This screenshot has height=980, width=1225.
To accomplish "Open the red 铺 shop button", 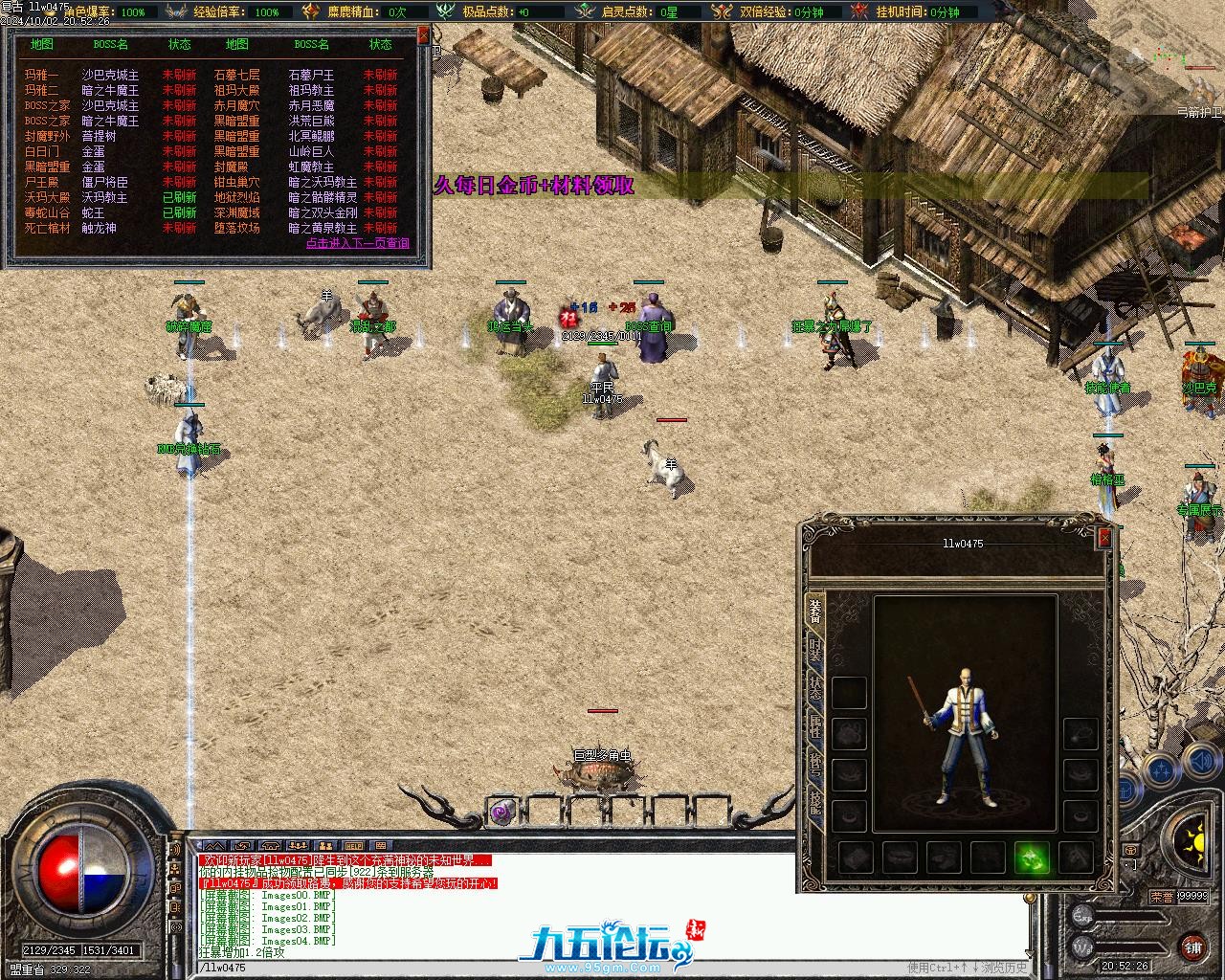I will (1192, 947).
